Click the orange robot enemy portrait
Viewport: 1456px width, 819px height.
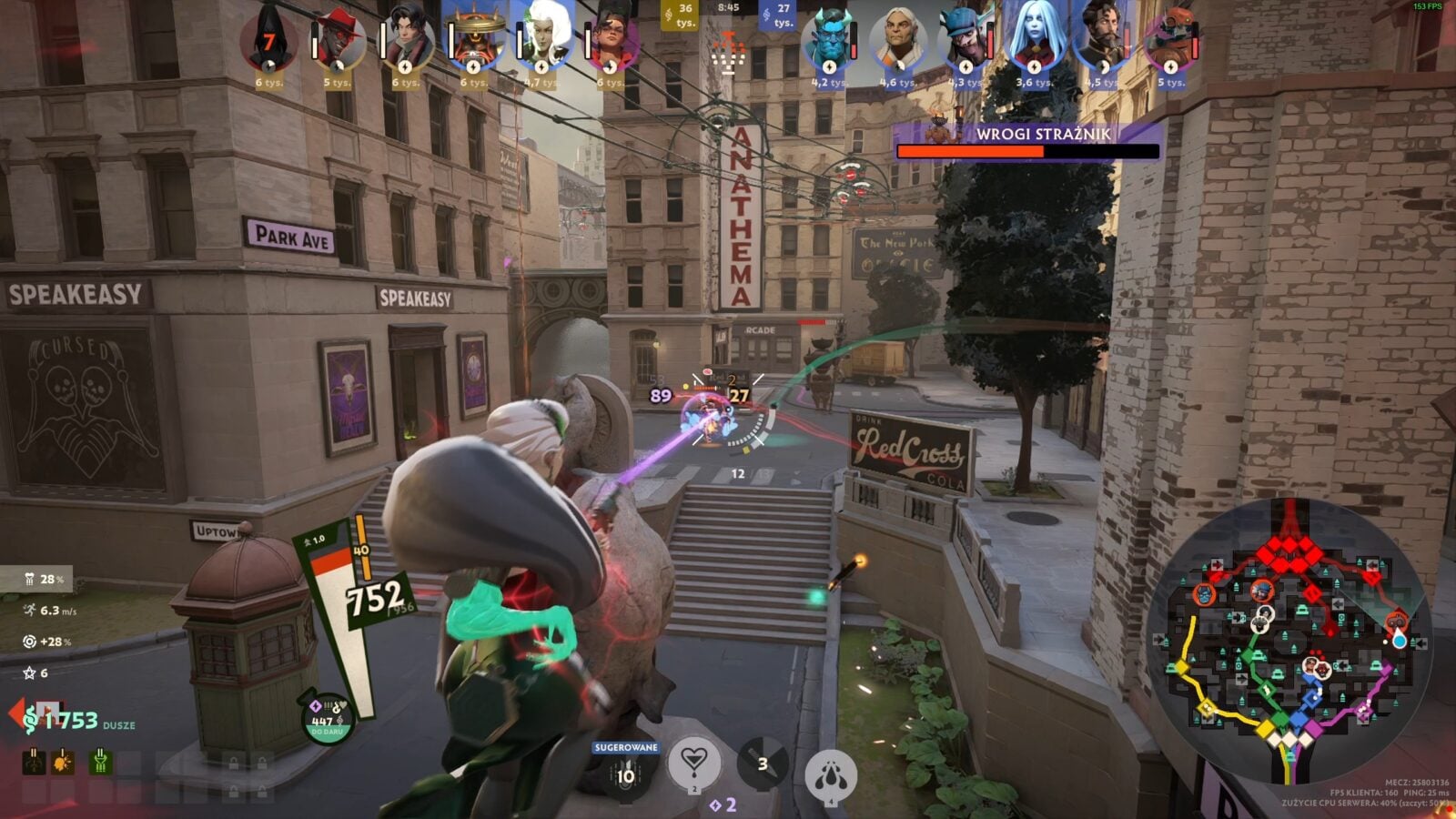coord(1170,39)
